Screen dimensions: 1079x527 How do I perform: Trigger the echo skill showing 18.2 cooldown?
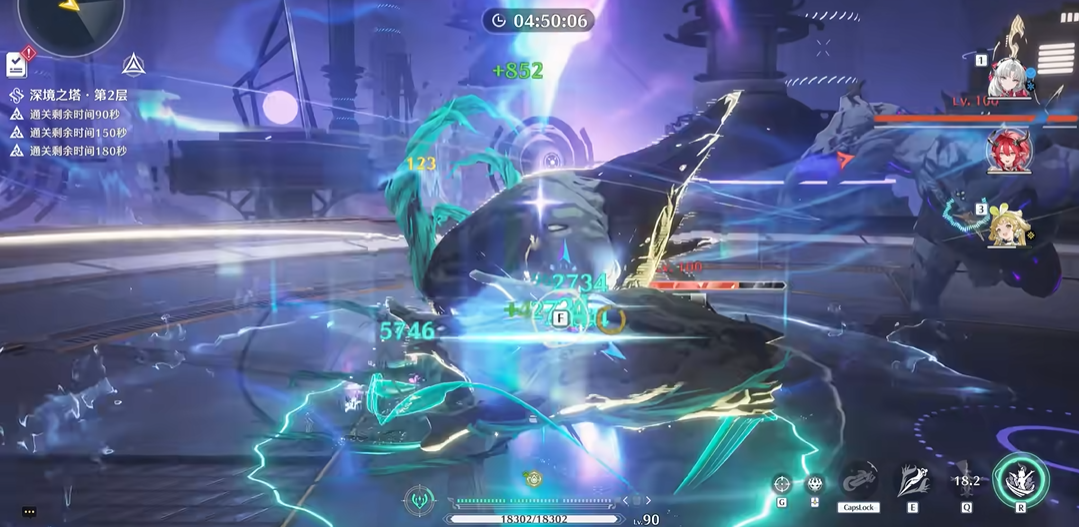pyautogui.click(x=966, y=481)
